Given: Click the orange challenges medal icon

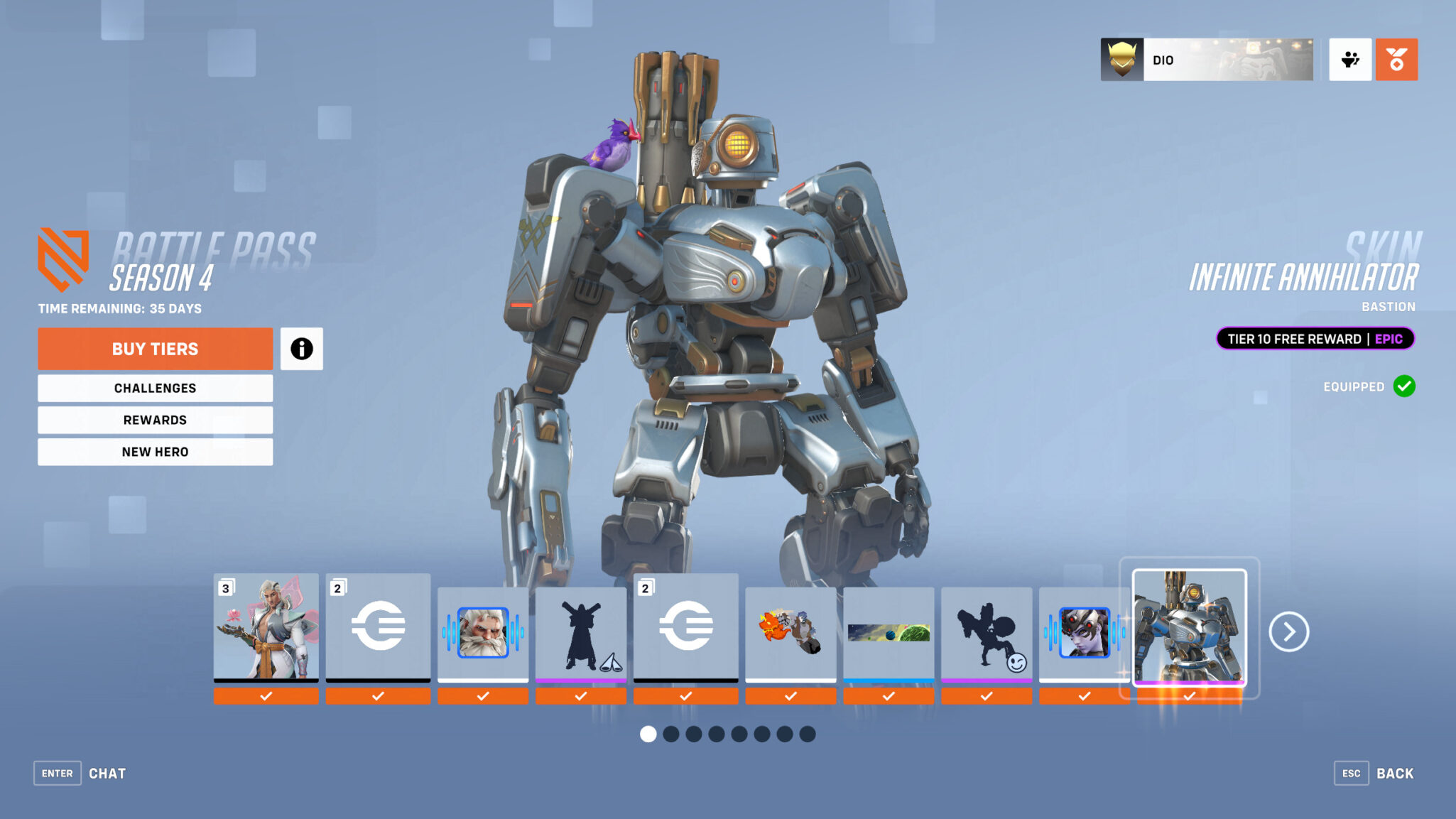Looking at the screenshot, I should point(1396,60).
